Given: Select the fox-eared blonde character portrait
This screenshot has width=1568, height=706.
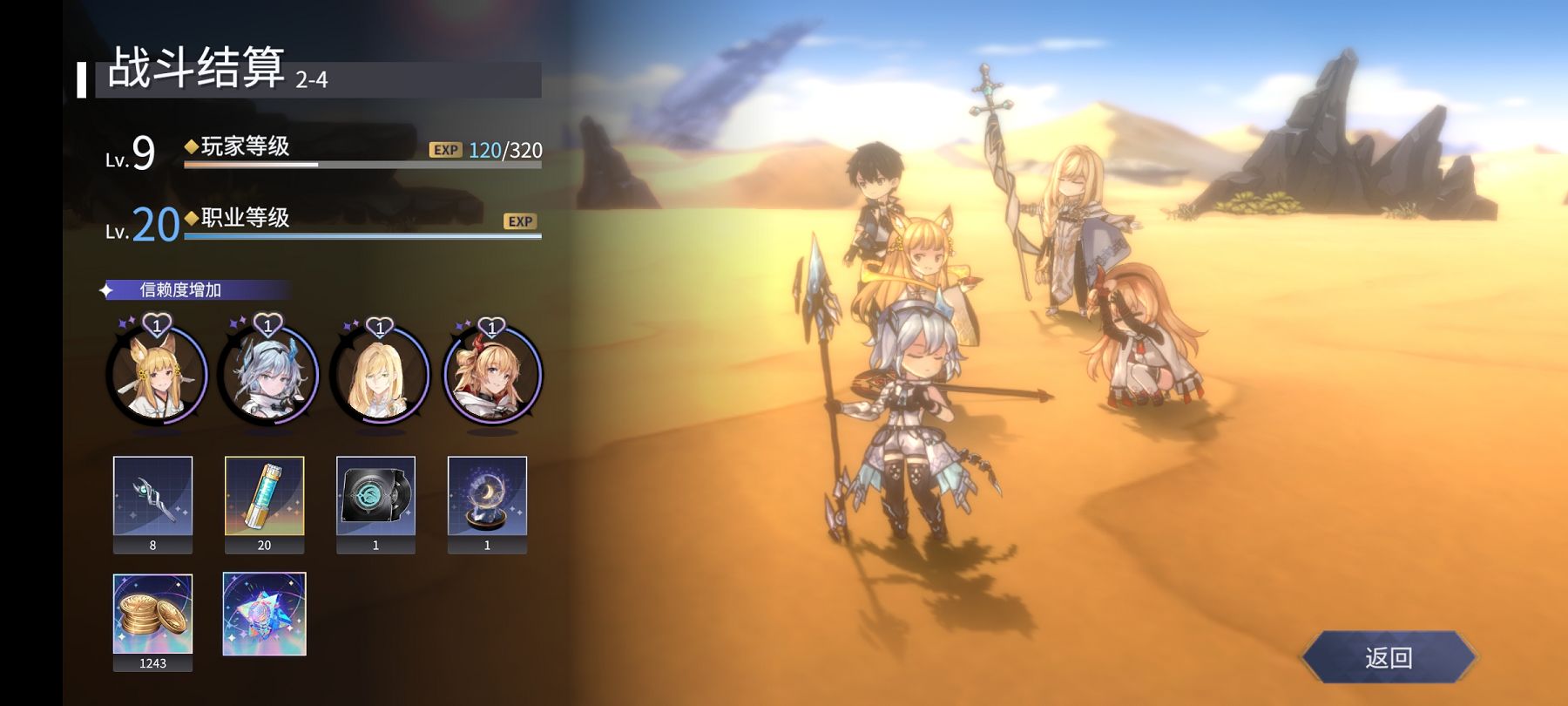Looking at the screenshot, I should (157, 377).
